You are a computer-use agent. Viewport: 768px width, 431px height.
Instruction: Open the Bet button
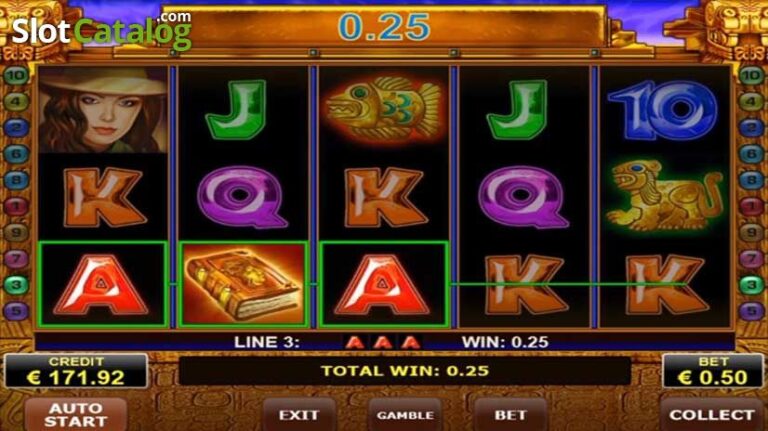(510, 414)
